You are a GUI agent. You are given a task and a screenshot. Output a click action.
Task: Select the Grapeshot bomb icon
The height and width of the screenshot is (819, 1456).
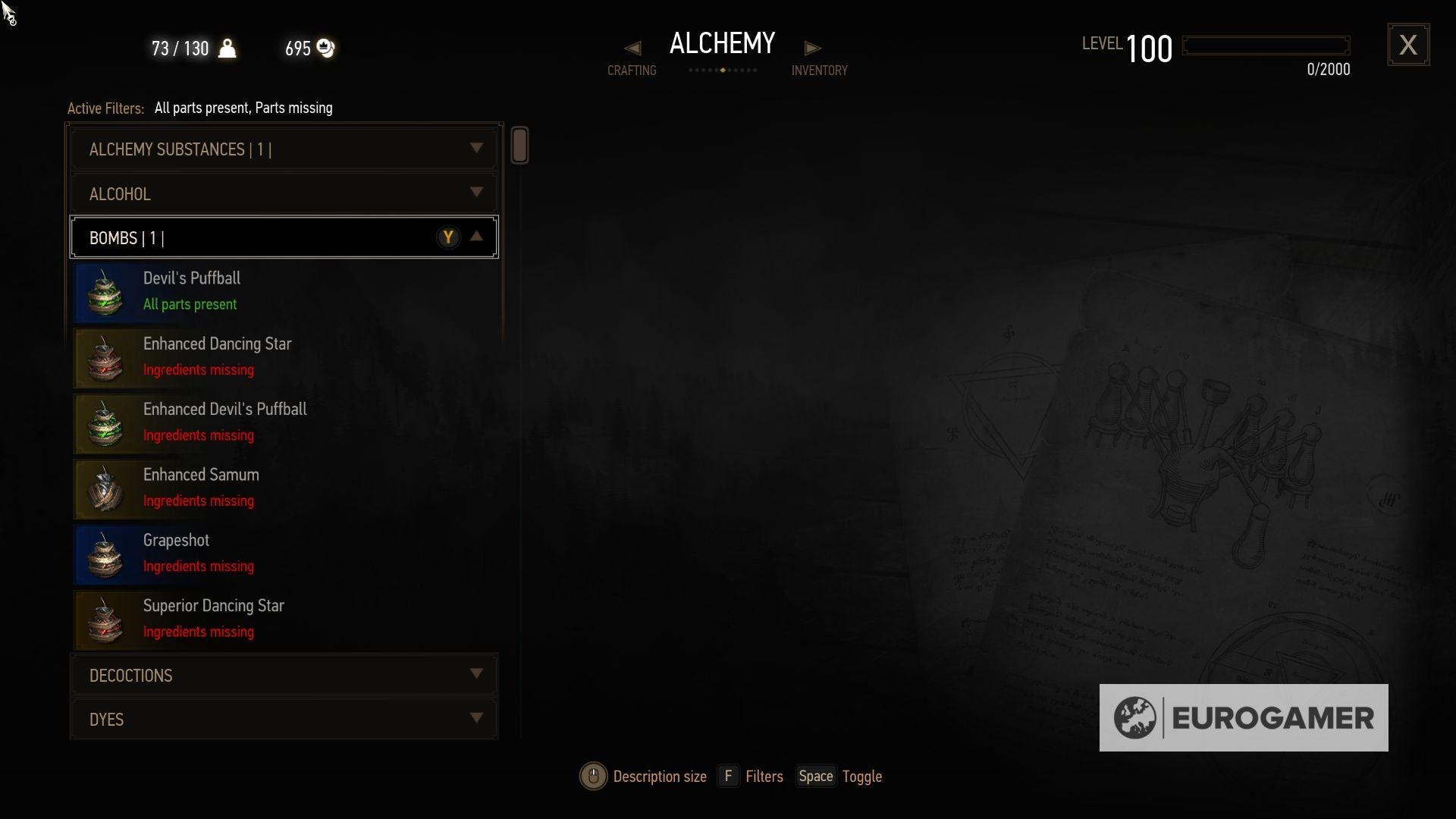click(105, 554)
